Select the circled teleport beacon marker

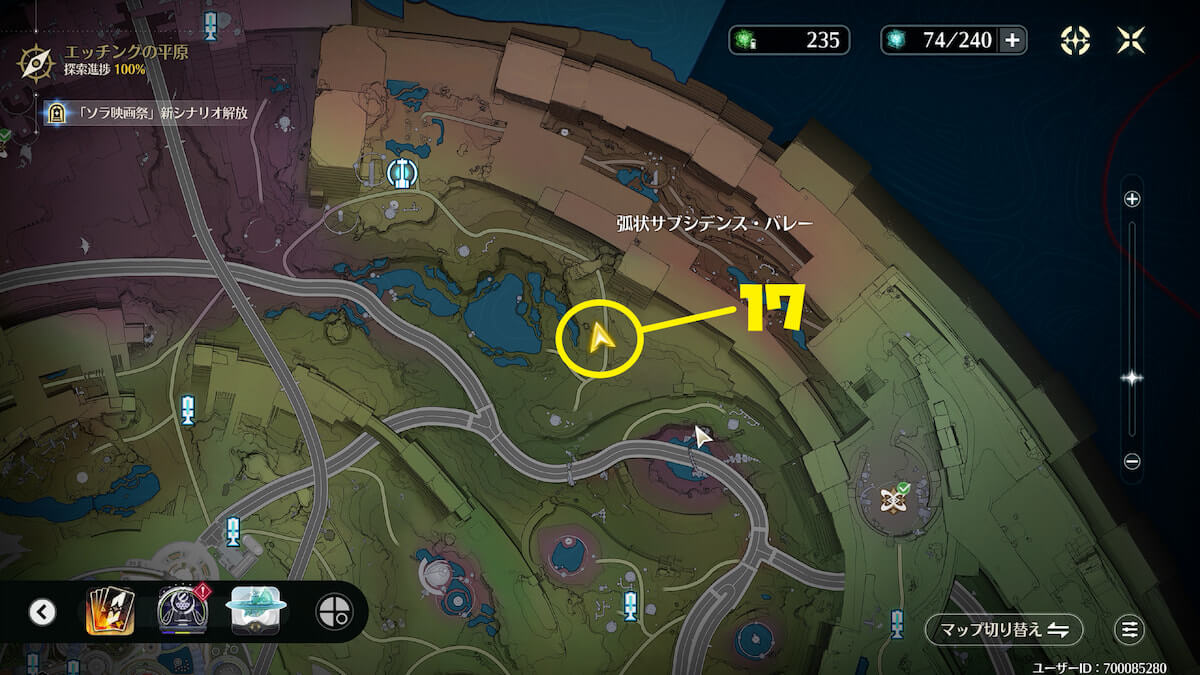[x=402, y=173]
